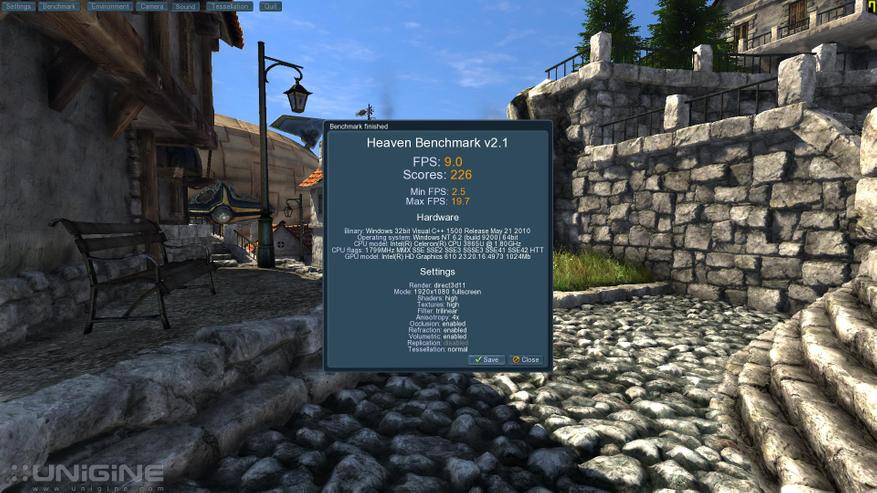Quit the Heaven Benchmark
Viewport: 877px width, 493px height.
pos(270,6)
